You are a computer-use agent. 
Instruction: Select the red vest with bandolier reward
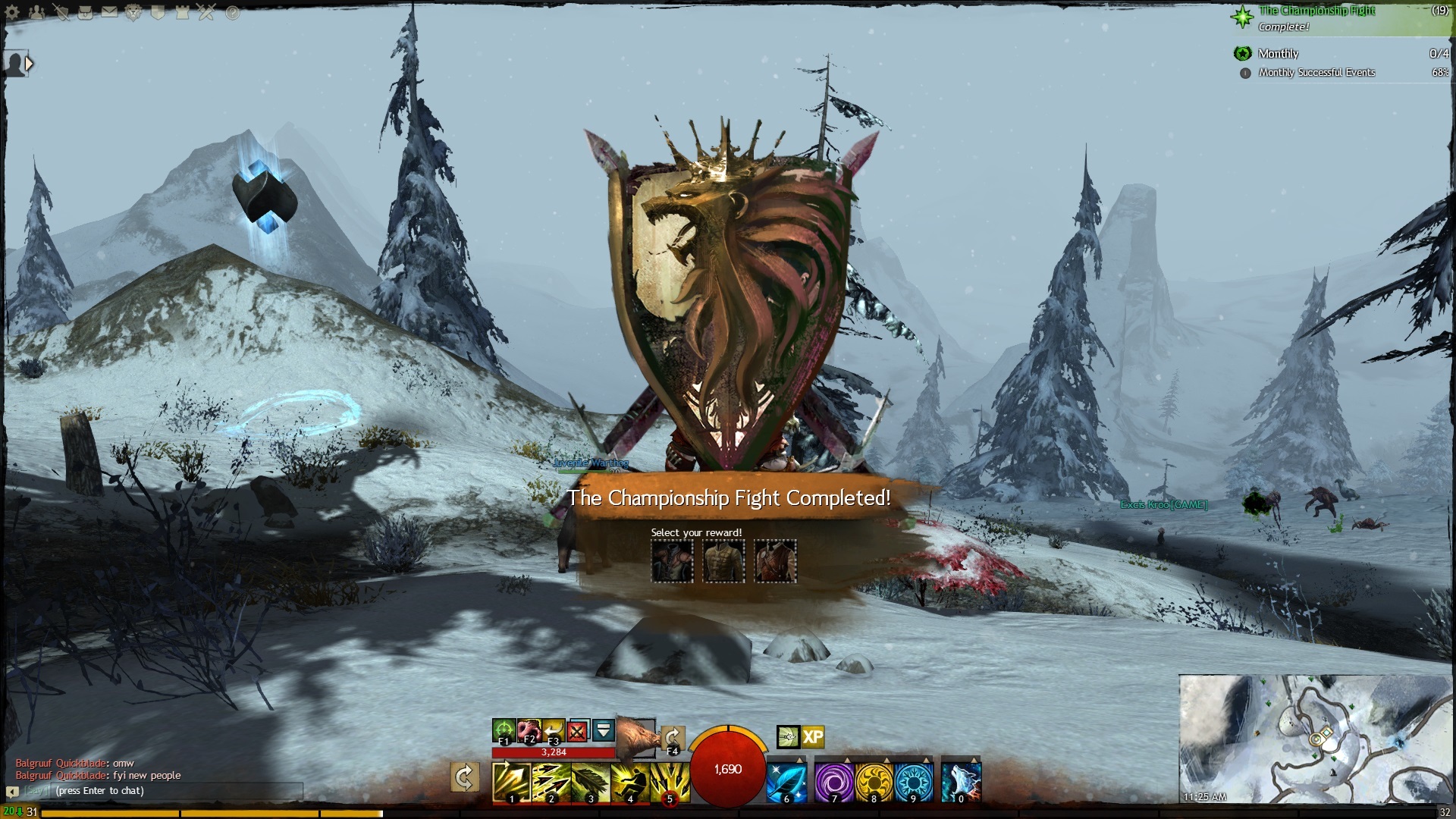click(775, 562)
